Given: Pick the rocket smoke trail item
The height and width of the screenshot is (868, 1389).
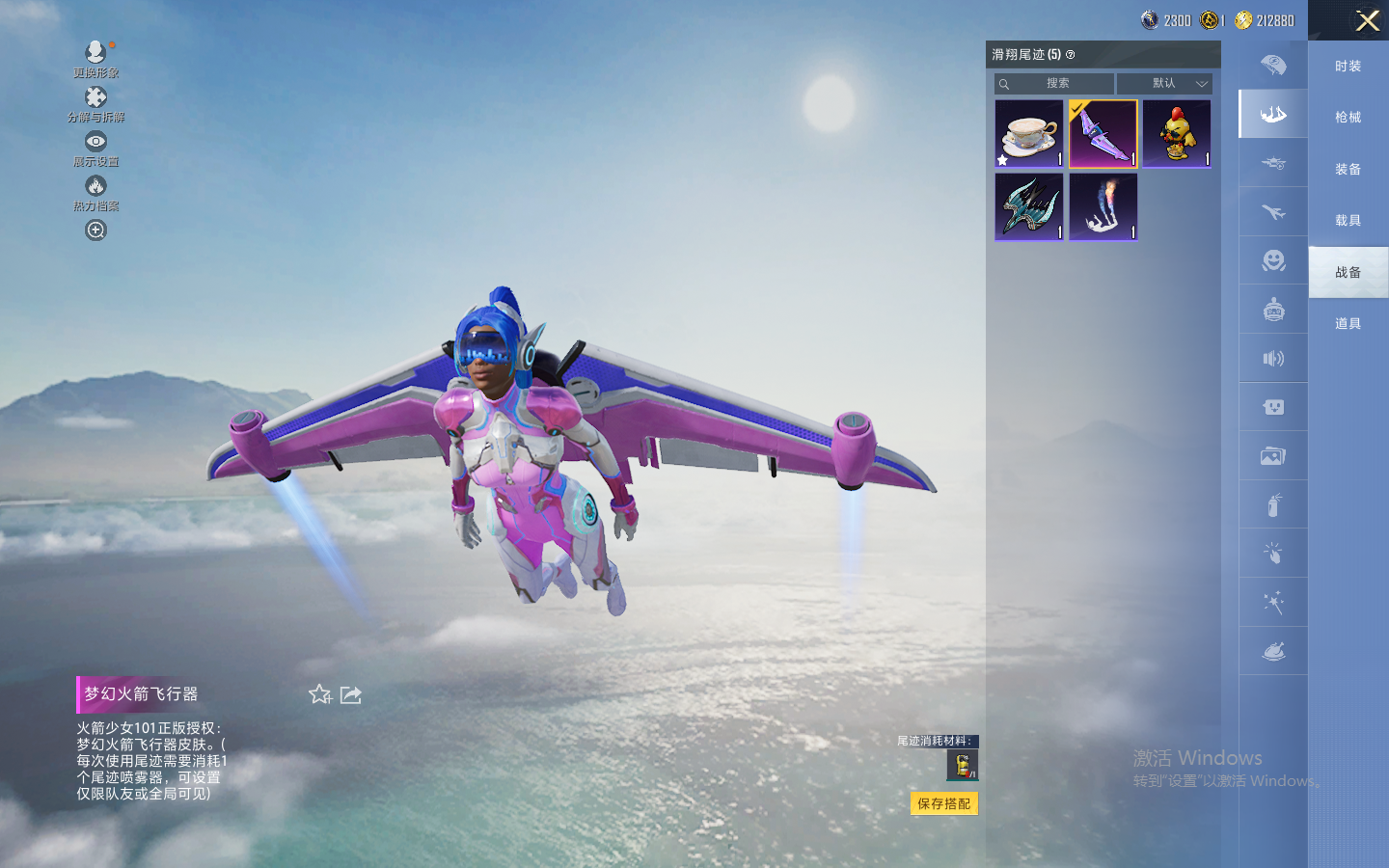Looking at the screenshot, I should pyautogui.click(x=1103, y=207).
